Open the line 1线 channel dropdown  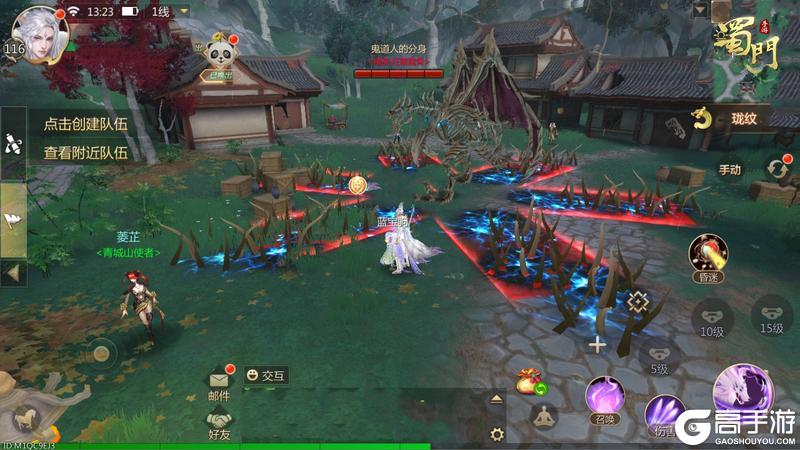tap(171, 11)
